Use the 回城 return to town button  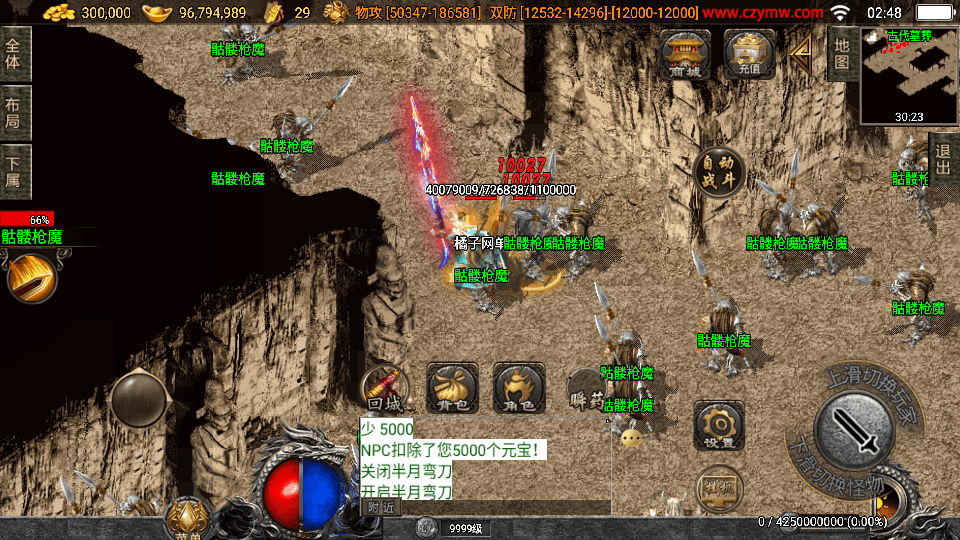tap(385, 388)
